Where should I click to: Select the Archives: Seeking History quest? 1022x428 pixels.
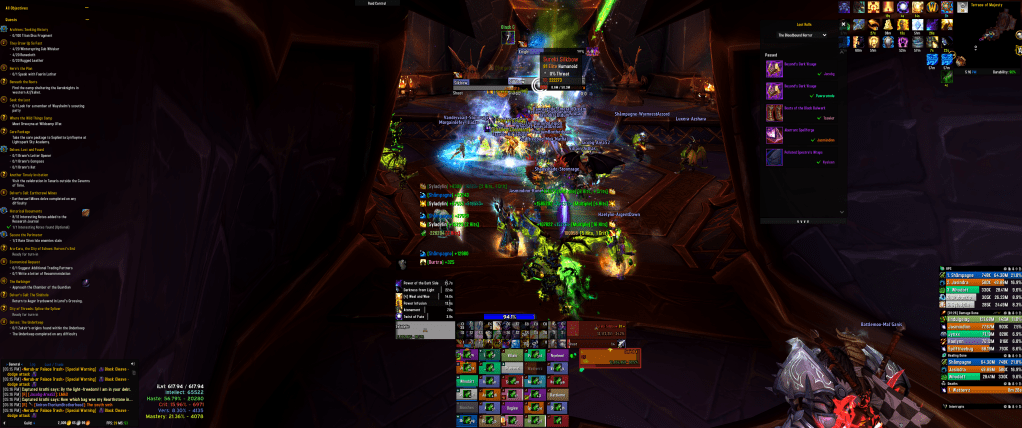32,29
